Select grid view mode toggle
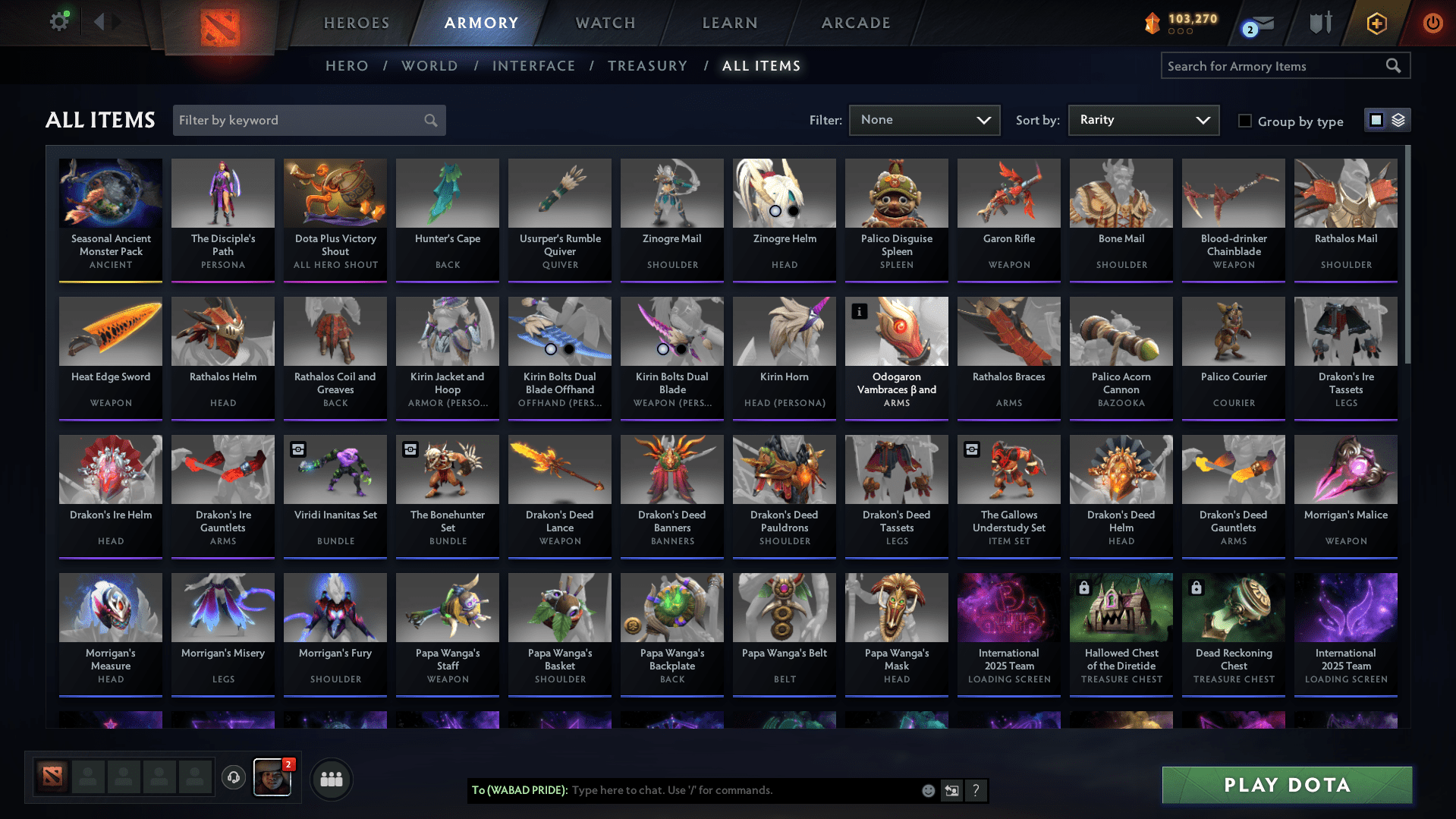This screenshot has height=819, width=1456. (1376, 120)
